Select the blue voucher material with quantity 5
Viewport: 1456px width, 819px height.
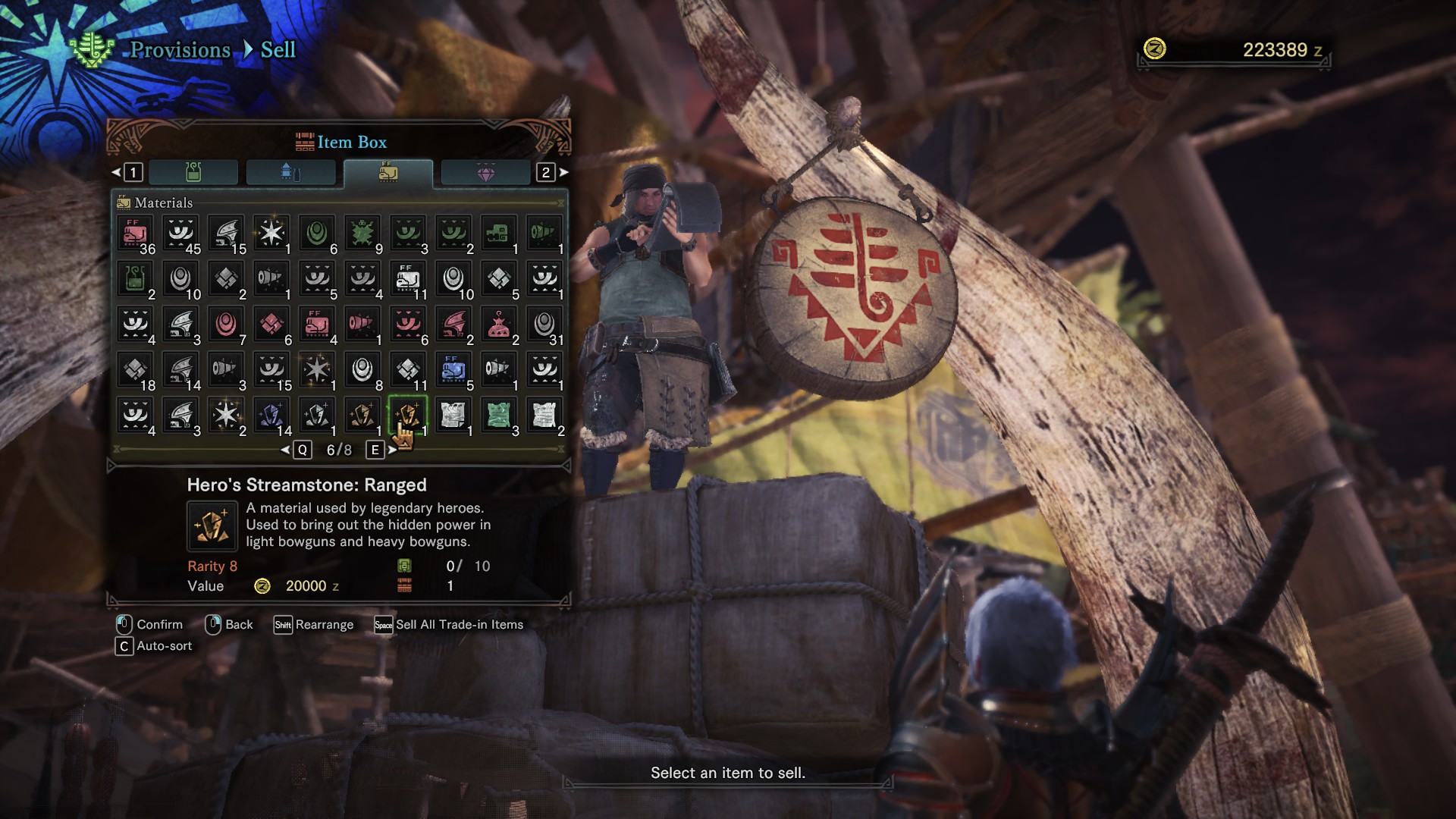[x=453, y=369]
